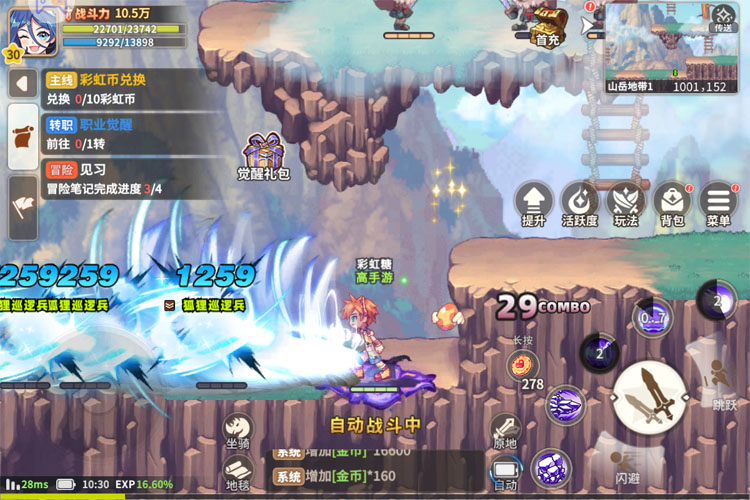
Task: Tap the 传送 teleport button
Action: coord(722,18)
